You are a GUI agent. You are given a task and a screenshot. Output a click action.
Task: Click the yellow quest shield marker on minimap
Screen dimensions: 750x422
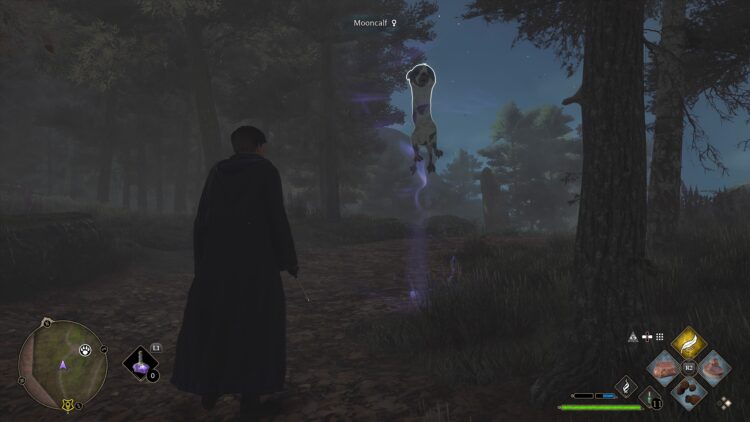(68, 405)
